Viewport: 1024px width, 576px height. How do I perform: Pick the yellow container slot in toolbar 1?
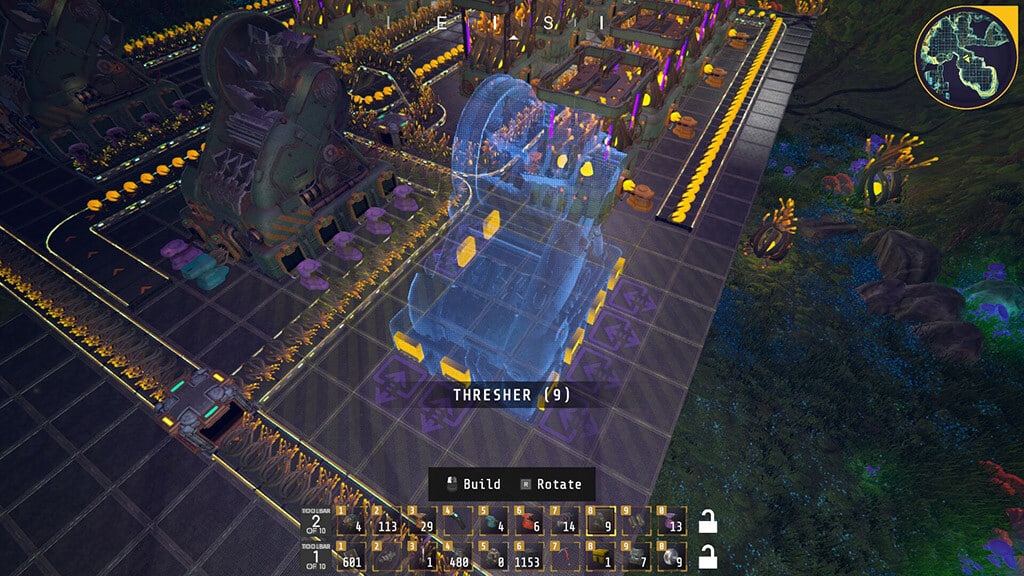coord(600,556)
